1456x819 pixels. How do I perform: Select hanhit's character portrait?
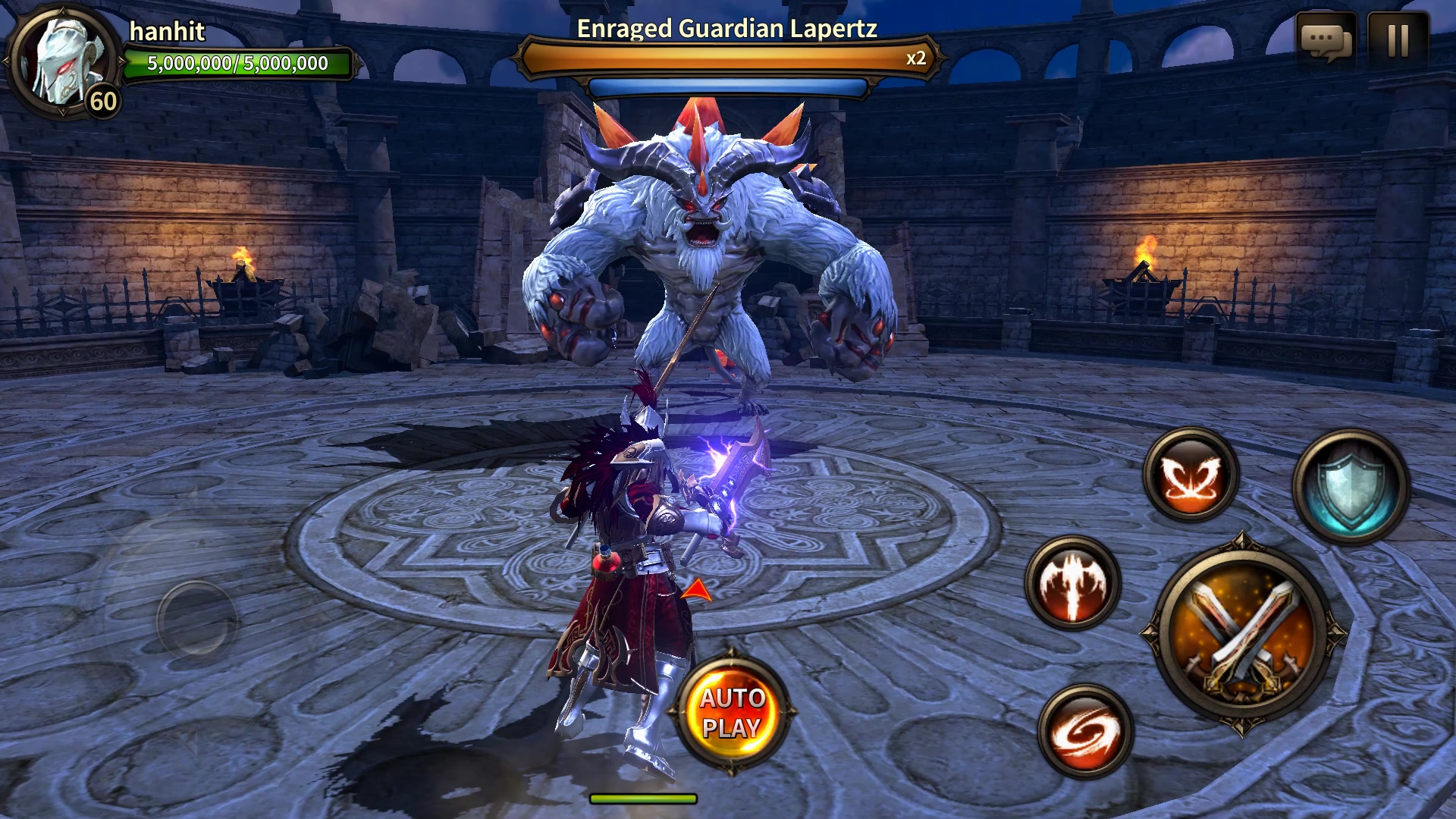[x=62, y=61]
